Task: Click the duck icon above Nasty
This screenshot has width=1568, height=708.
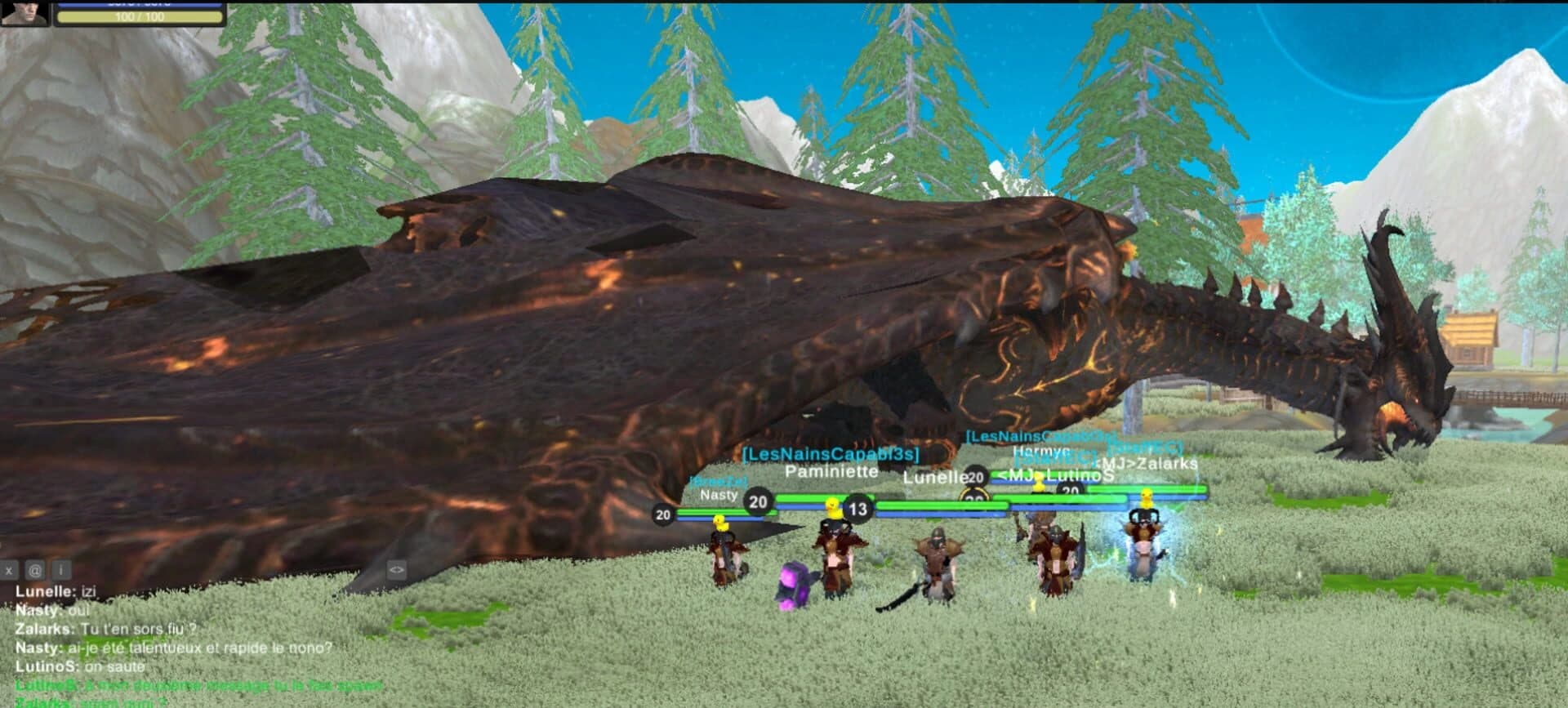Action: 719,523
